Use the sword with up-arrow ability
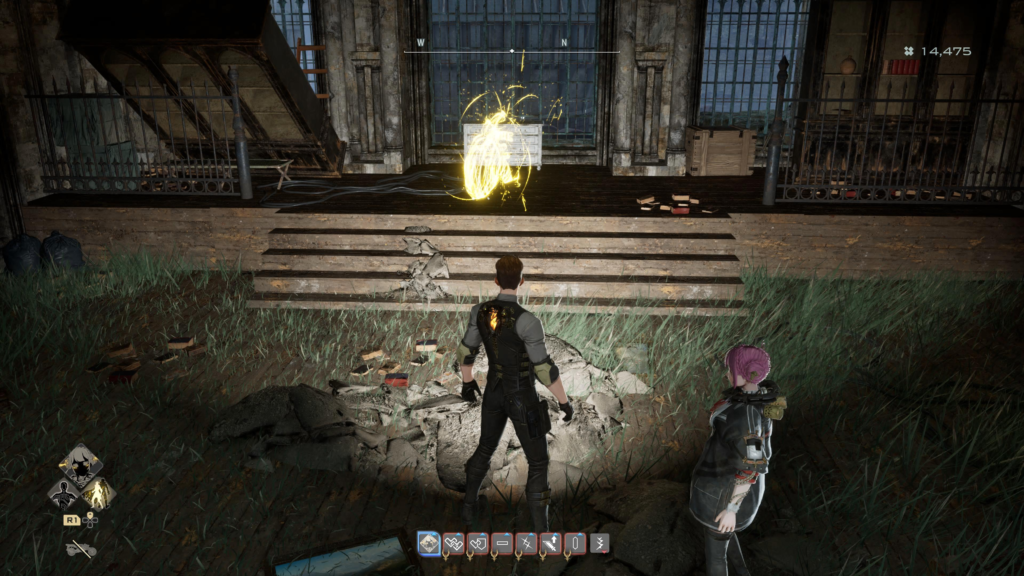Screen dimensions: 1024x576 click(x=550, y=543)
